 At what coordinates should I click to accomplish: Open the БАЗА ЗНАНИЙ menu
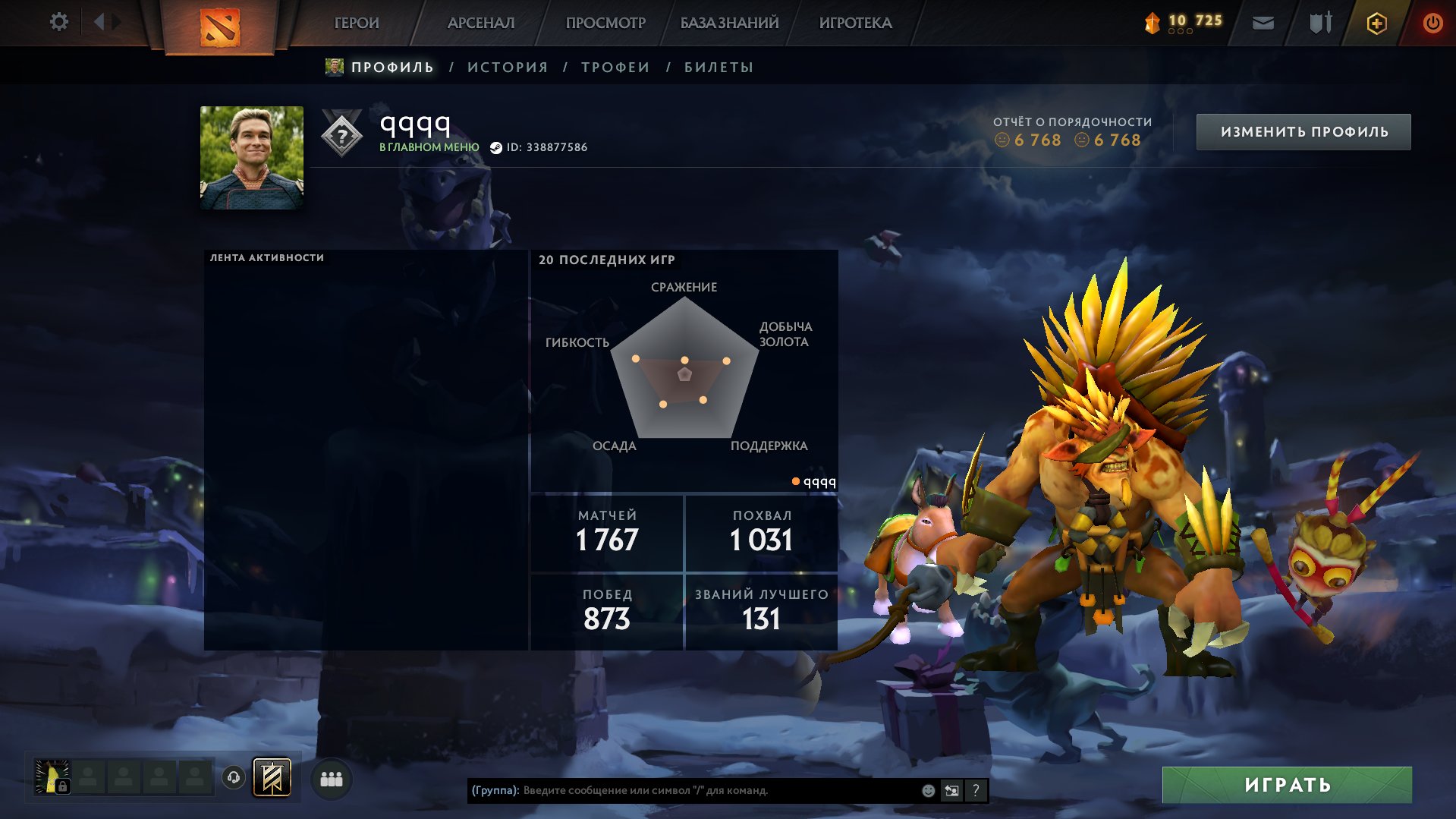point(728,23)
